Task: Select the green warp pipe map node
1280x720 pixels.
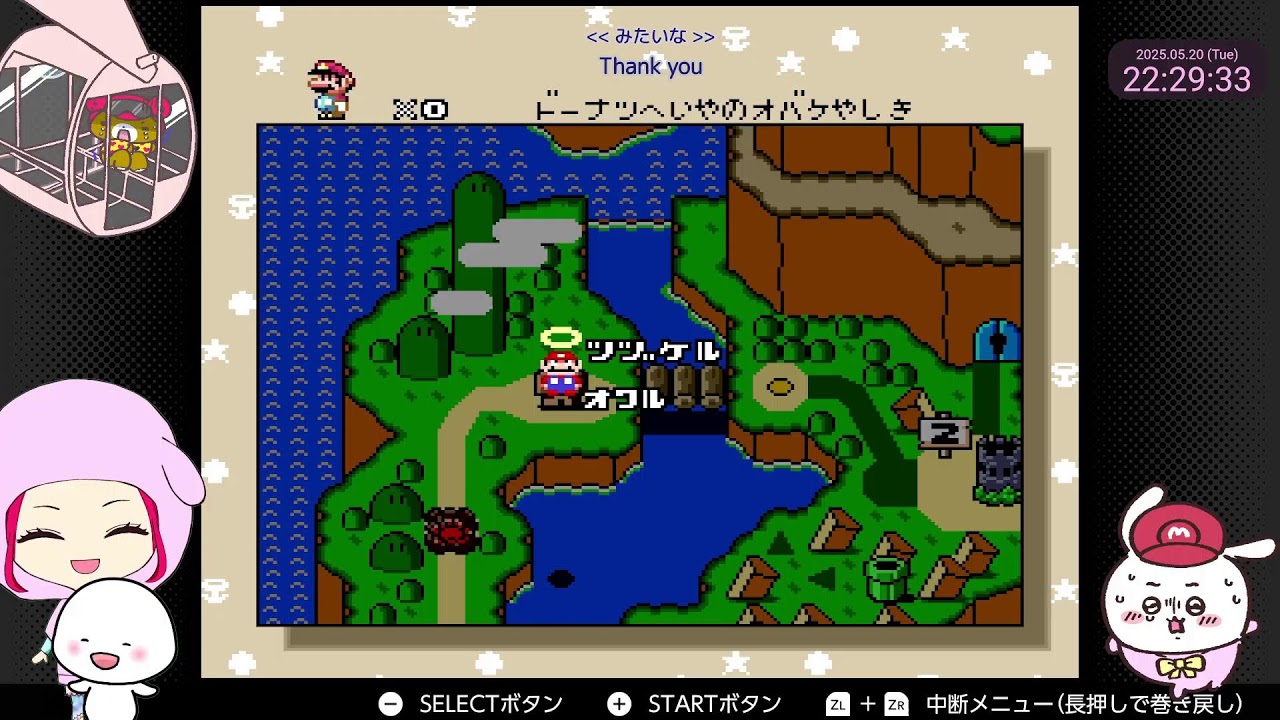Action: point(886,578)
